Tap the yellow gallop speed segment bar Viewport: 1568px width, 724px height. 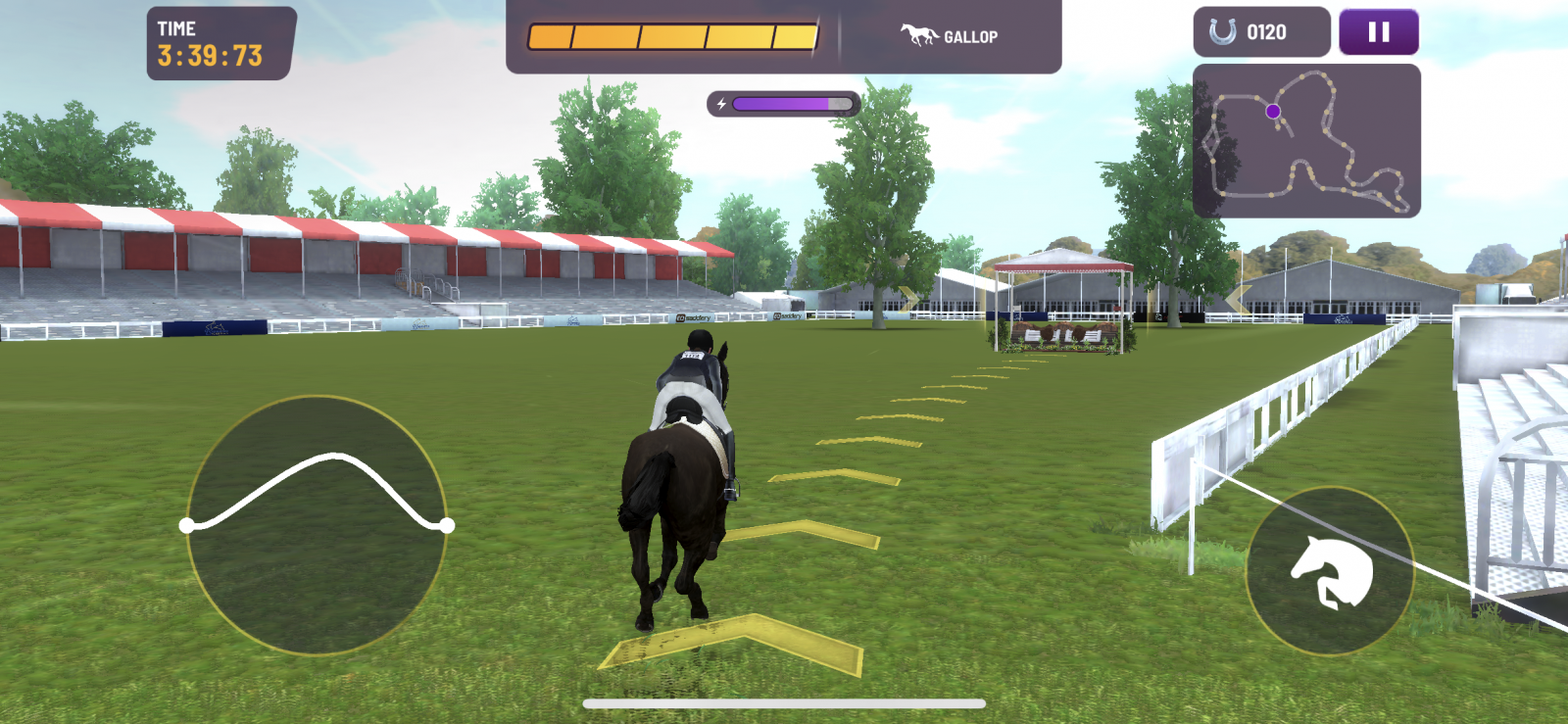pos(671,35)
